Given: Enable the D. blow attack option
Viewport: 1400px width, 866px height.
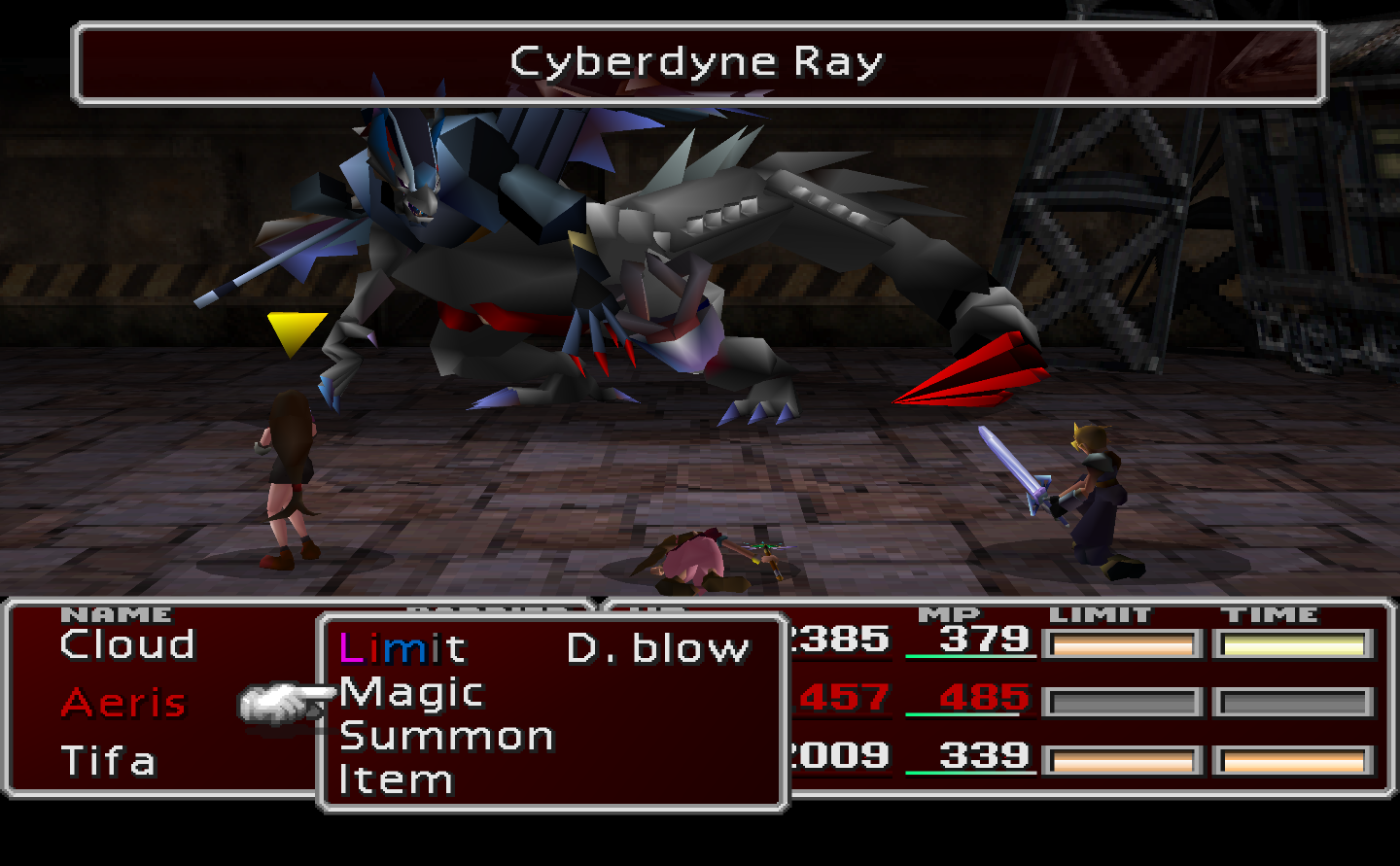Looking at the screenshot, I should click(x=656, y=646).
